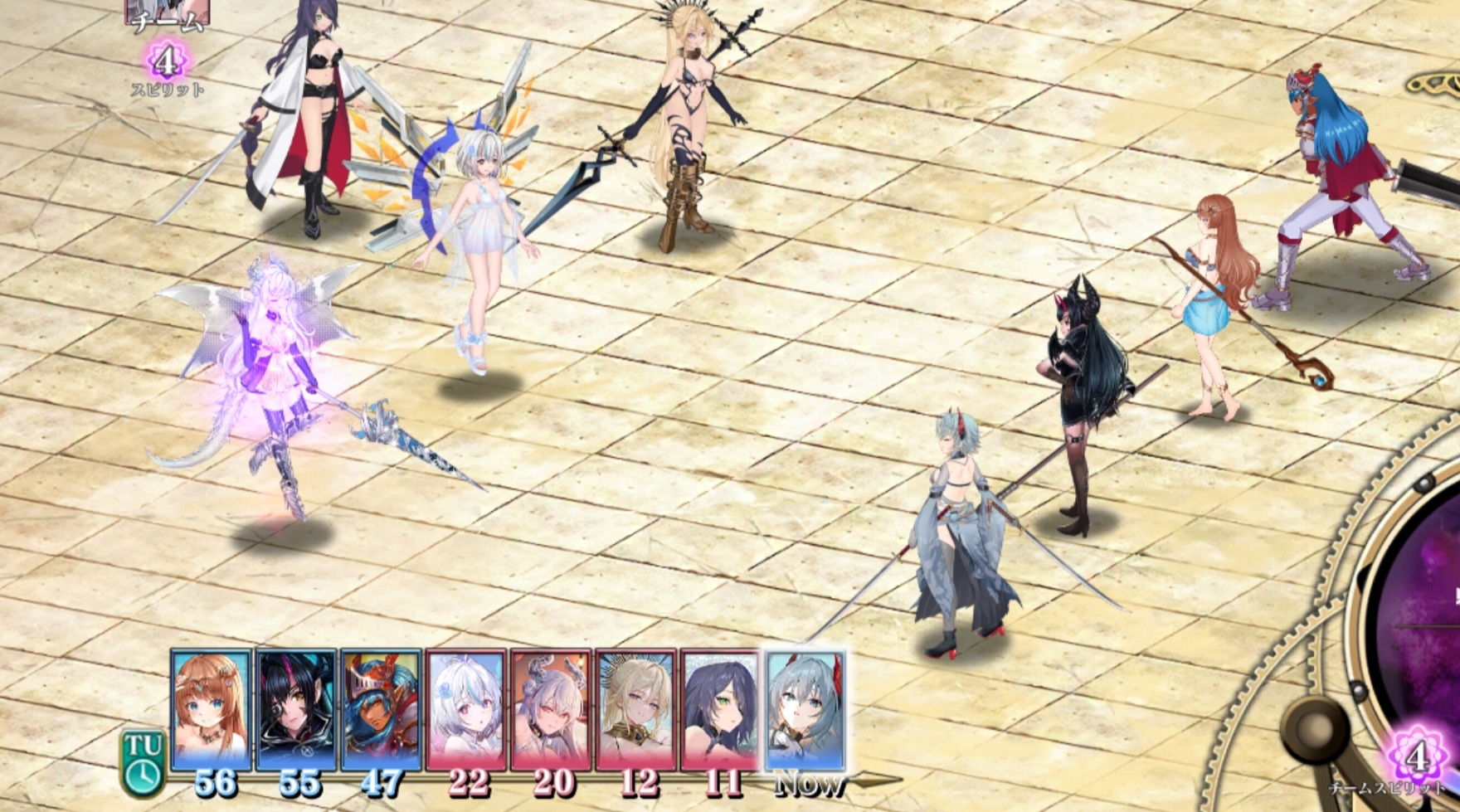Choose the dark purple-haired girl portrait

coord(721,710)
